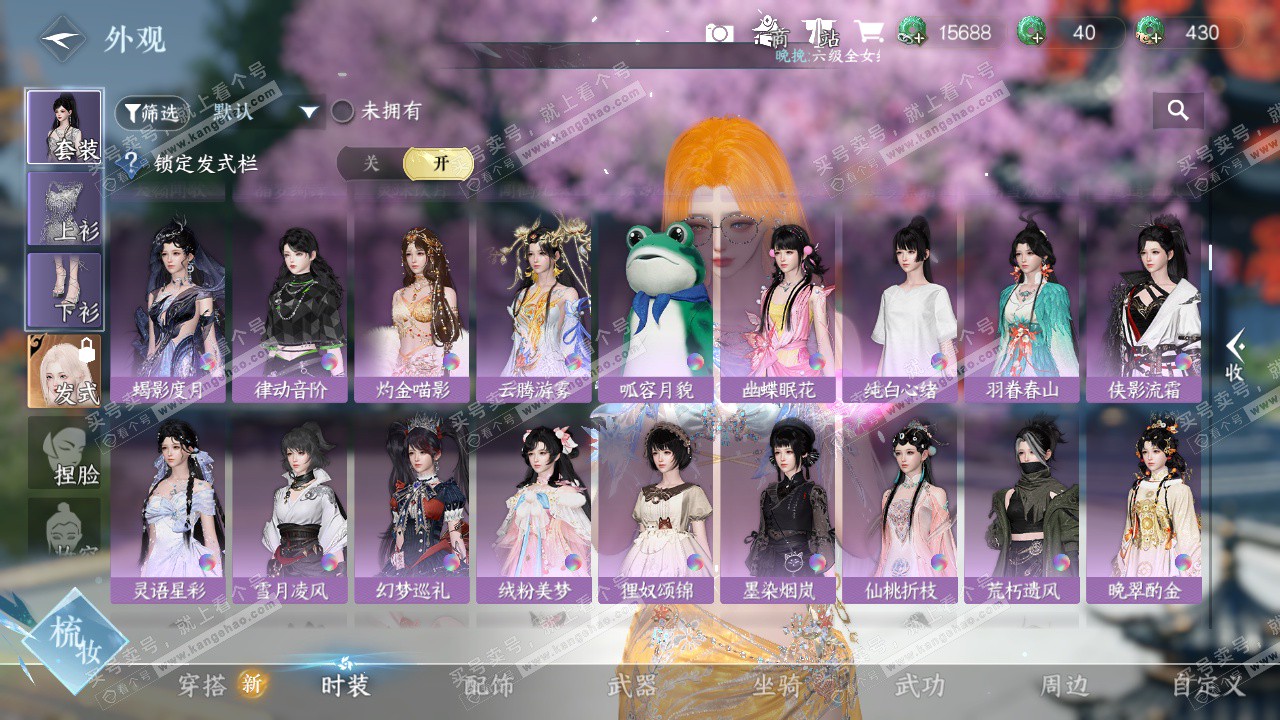Choose the 发式 hairstyle category
The height and width of the screenshot is (720, 1280).
pyautogui.click(x=64, y=370)
